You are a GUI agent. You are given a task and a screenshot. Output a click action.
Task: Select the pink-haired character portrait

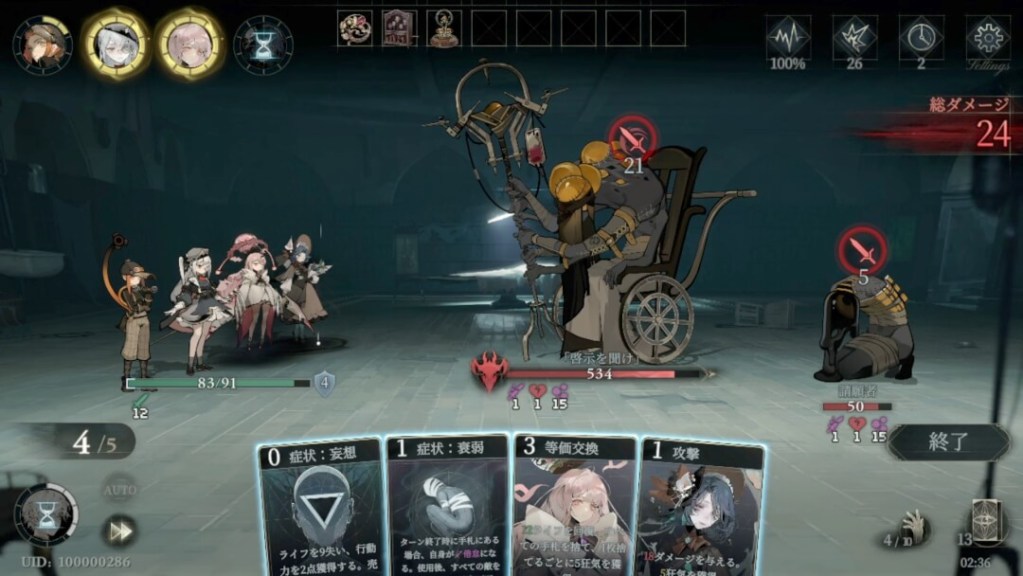pyautogui.click(x=189, y=44)
